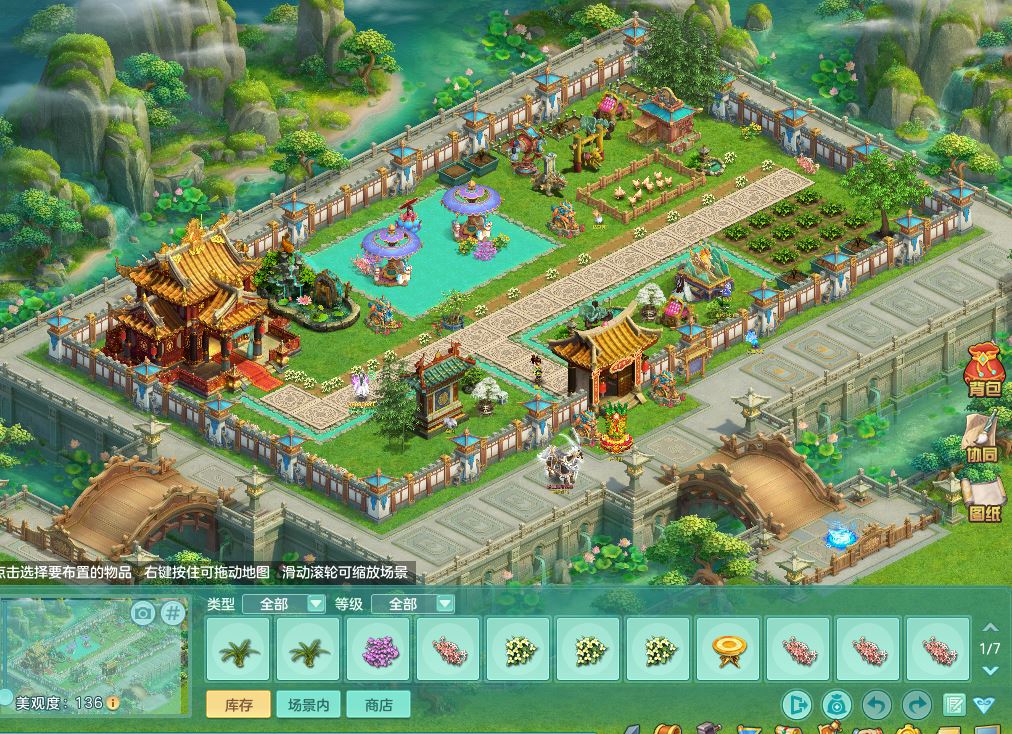The width and height of the screenshot is (1012, 734).
Task: Switch to the 库存 inventory tab
Action: coord(238,705)
